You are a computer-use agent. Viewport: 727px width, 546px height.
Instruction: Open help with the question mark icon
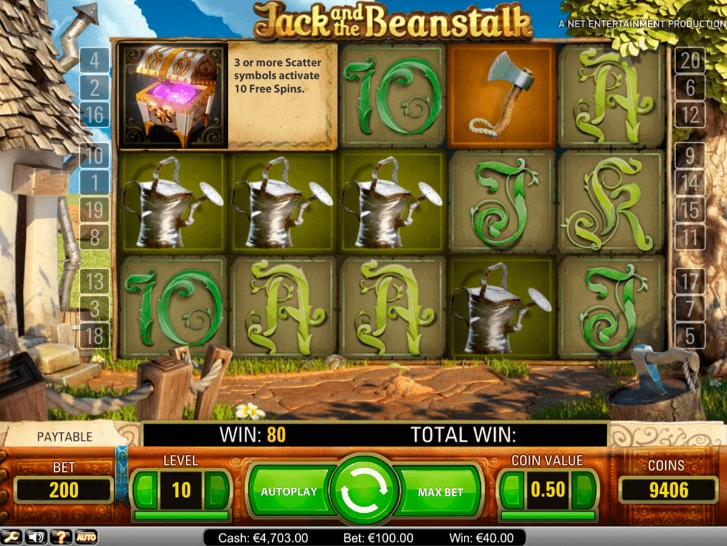(60, 537)
